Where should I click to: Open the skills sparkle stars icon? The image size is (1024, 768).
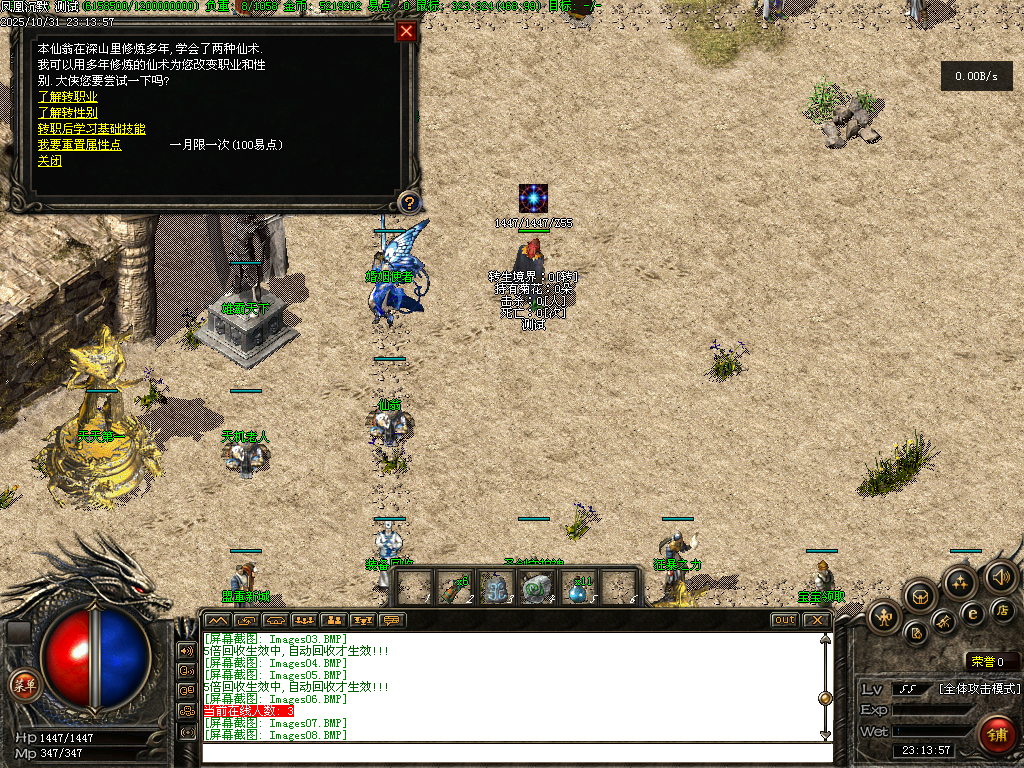click(960, 582)
